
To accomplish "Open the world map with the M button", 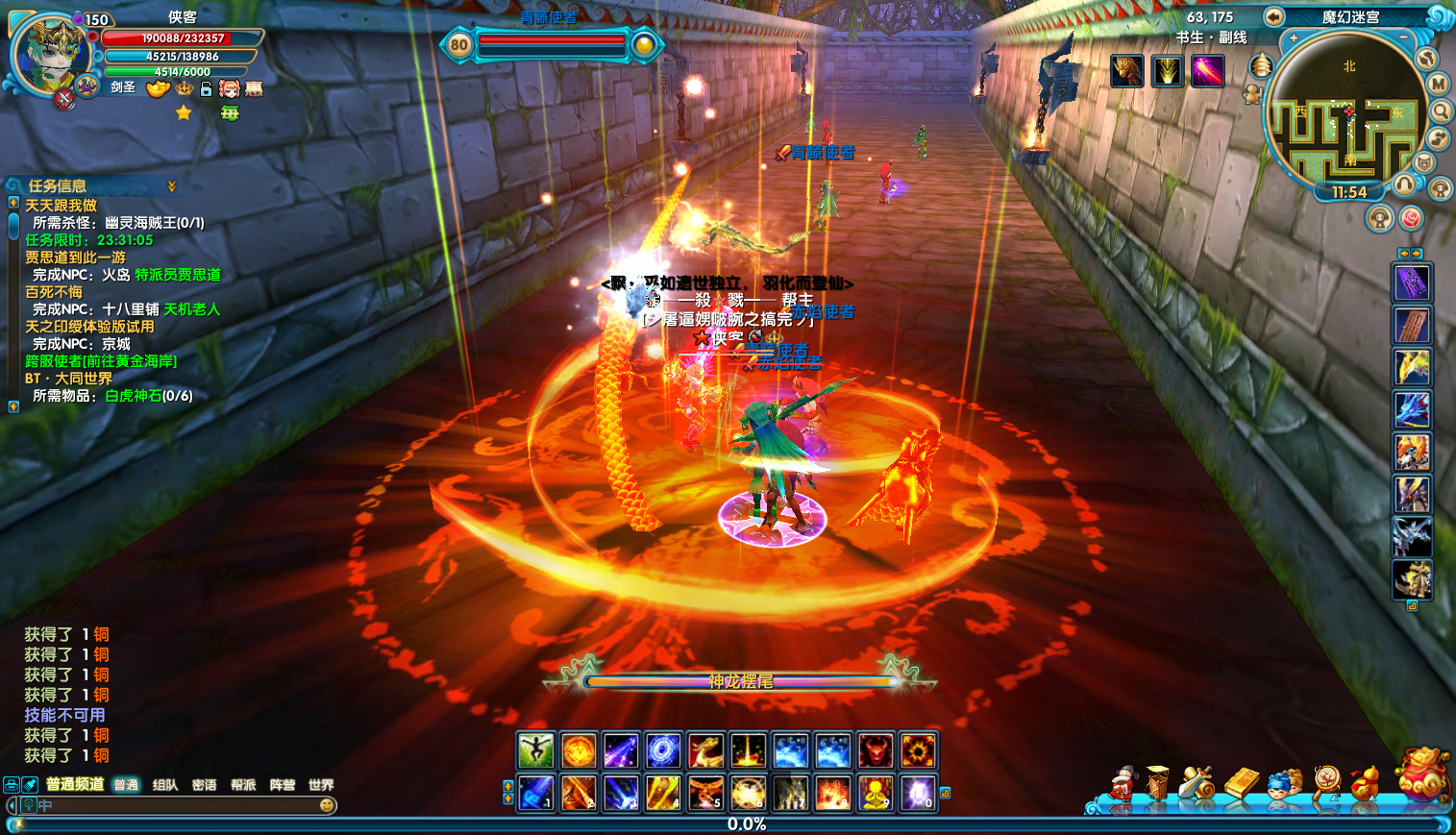I will point(1439,85).
